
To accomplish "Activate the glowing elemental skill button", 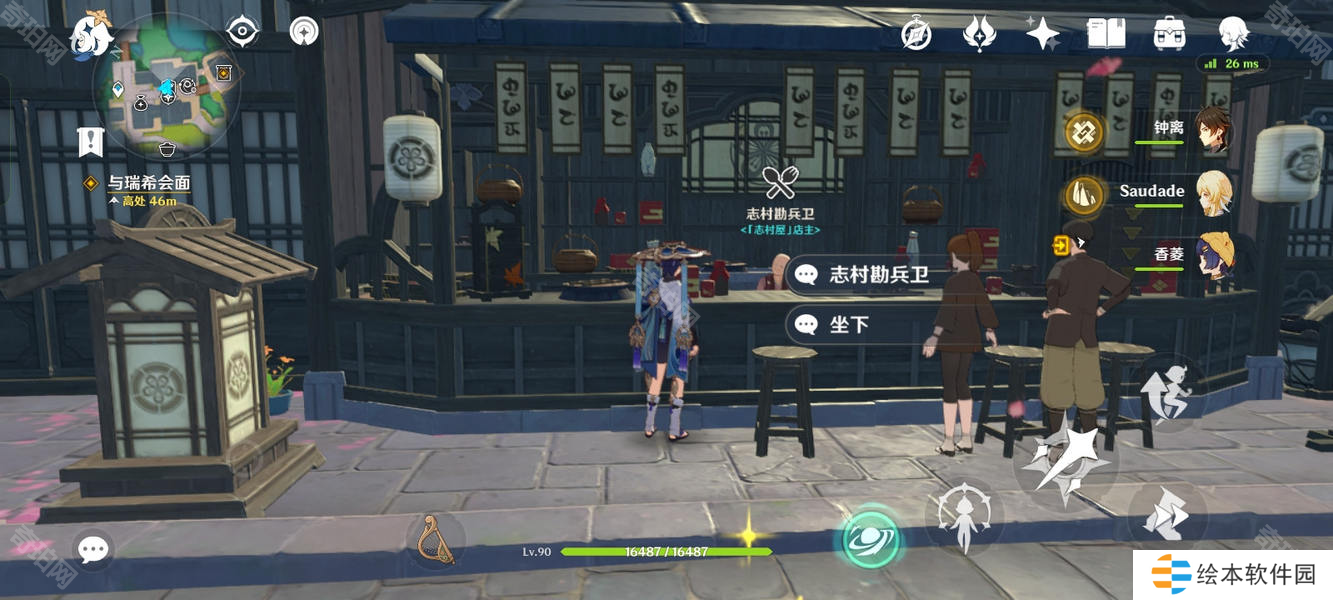I will [x=869, y=540].
